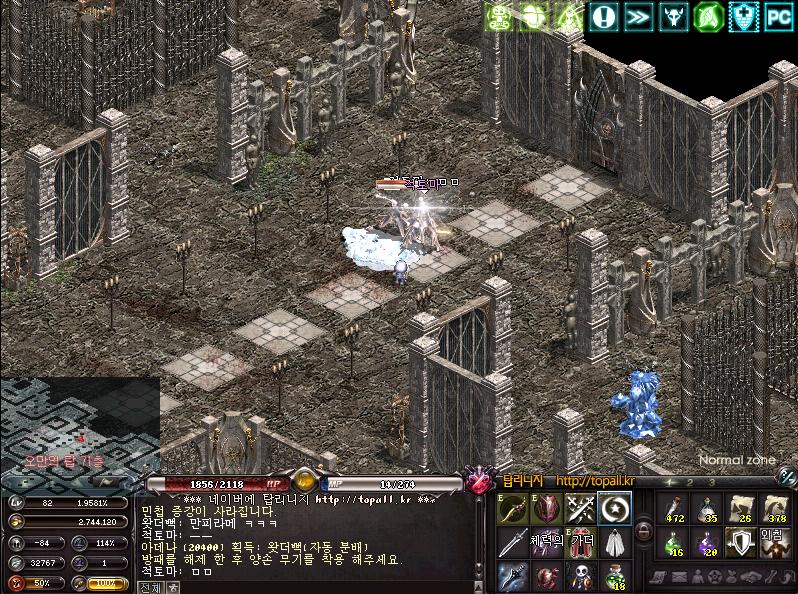Use the potion stack with count 35

pyautogui.click(x=708, y=509)
